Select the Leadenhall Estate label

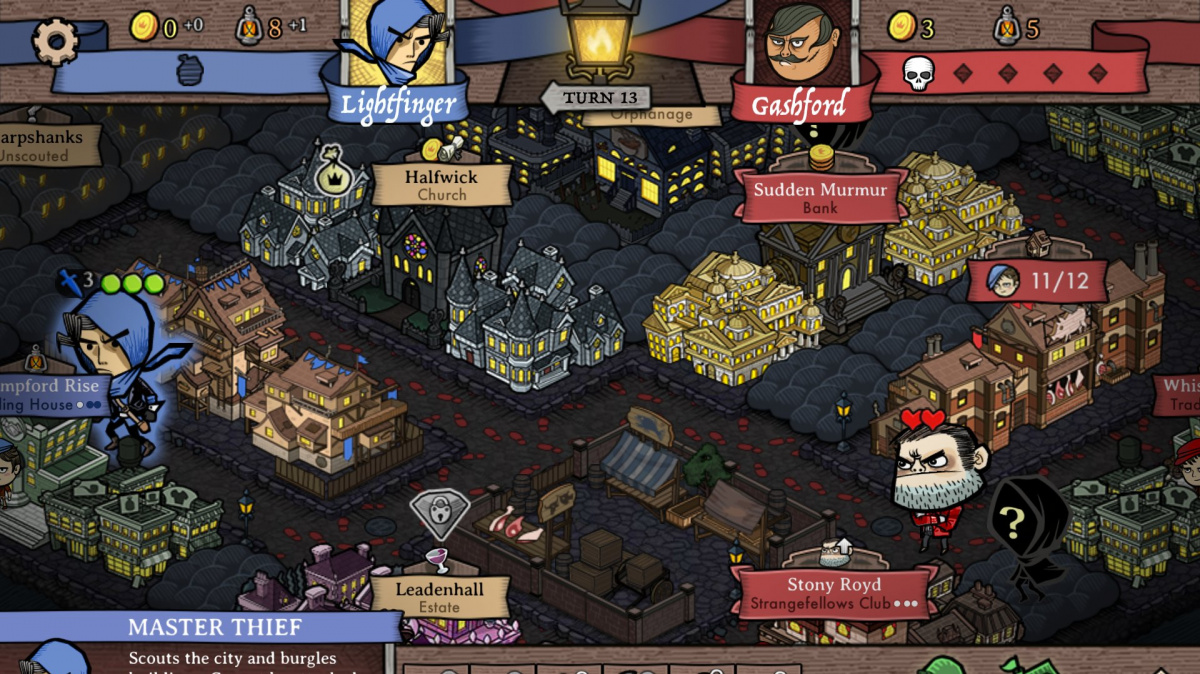(440, 597)
